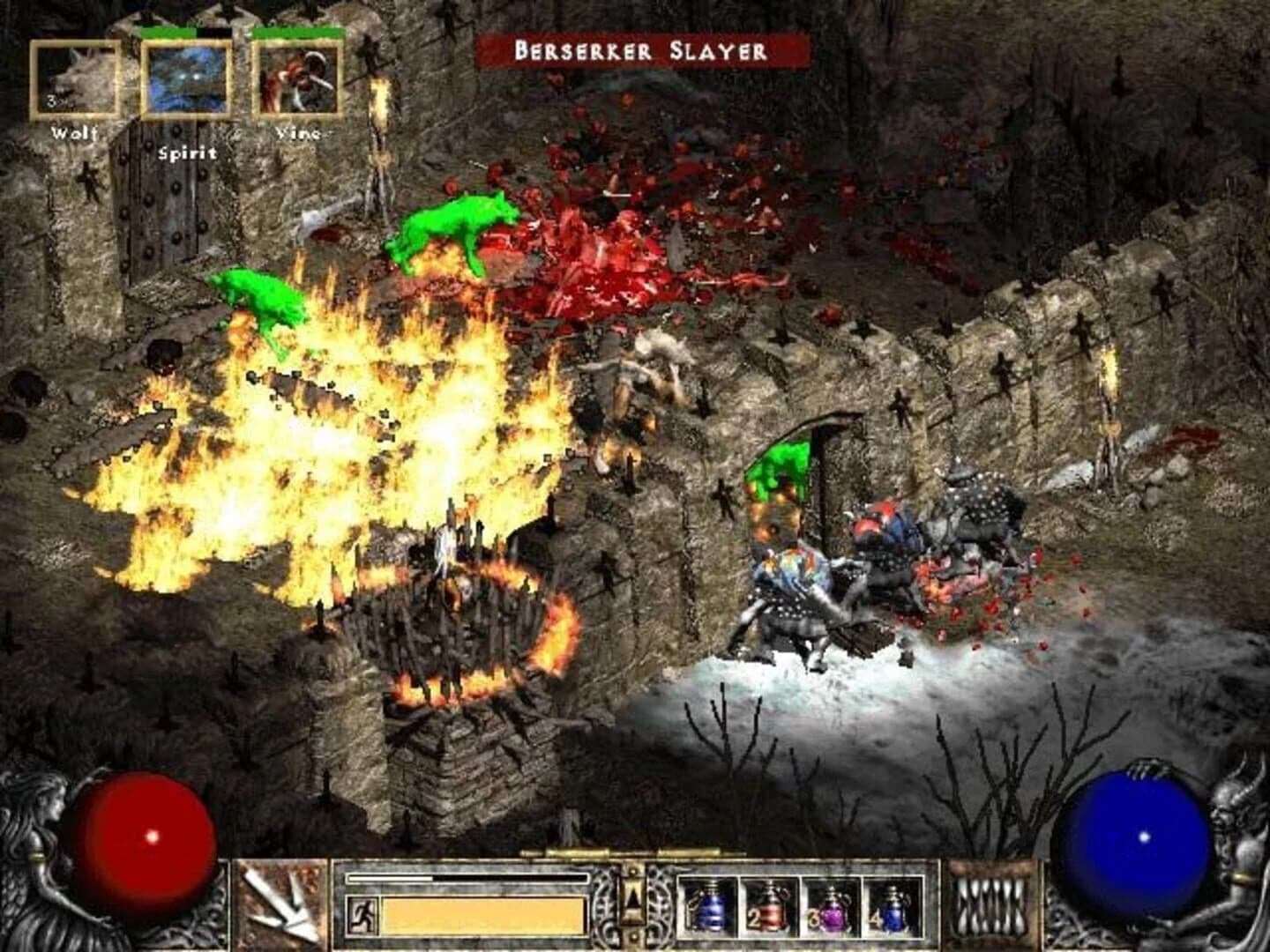Image resolution: width=1270 pixels, height=952 pixels.
Task: Click the Spirit summon portrait
Action: tap(185, 79)
